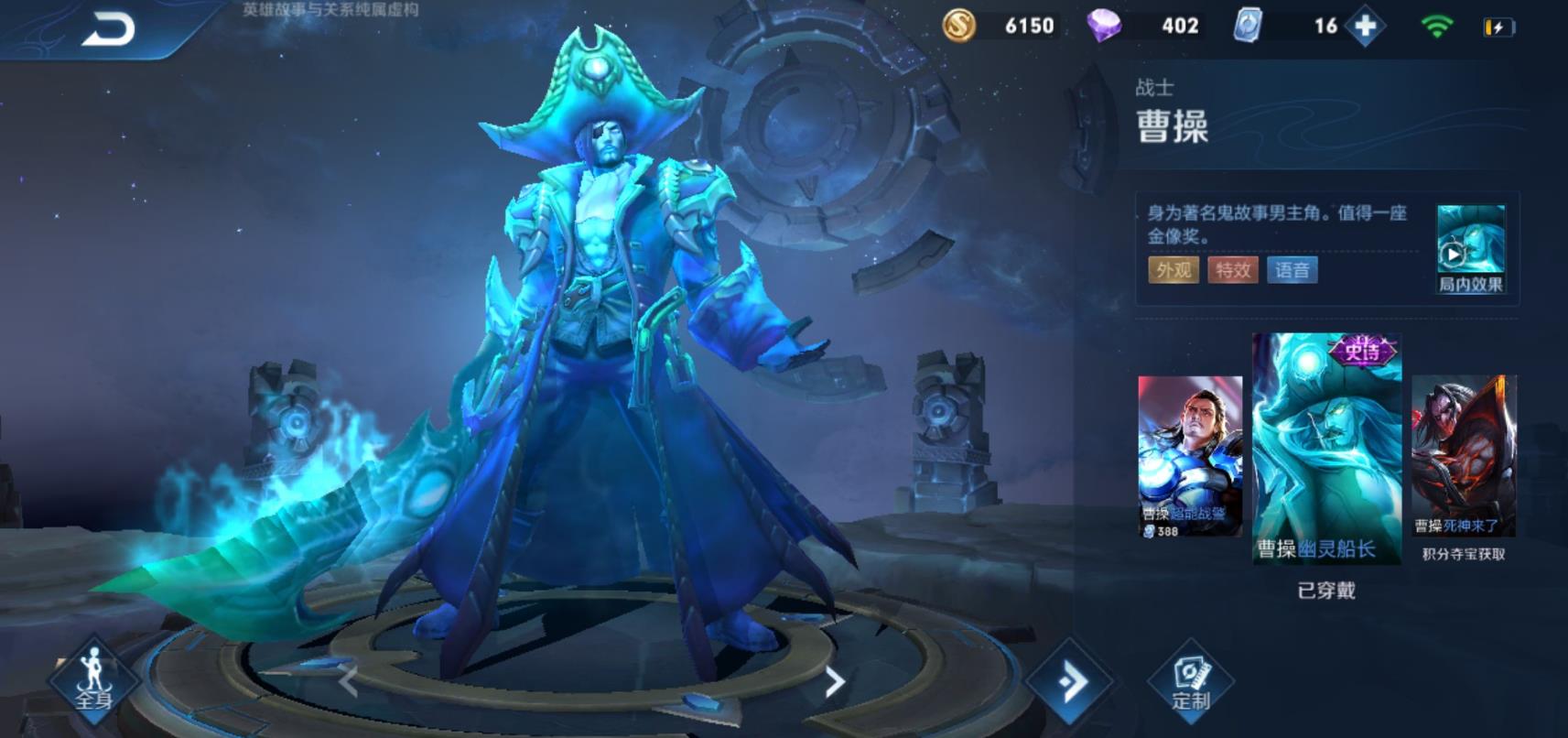Go back using the return arrow
This screenshot has height=738, width=1568.
pos(108,29)
